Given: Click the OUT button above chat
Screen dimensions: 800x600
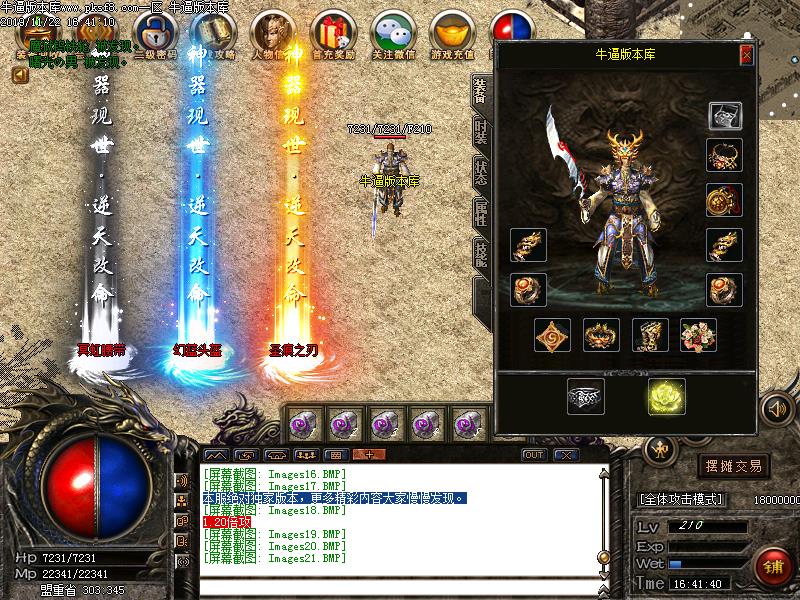Looking at the screenshot, I should (x=534, y=455).
